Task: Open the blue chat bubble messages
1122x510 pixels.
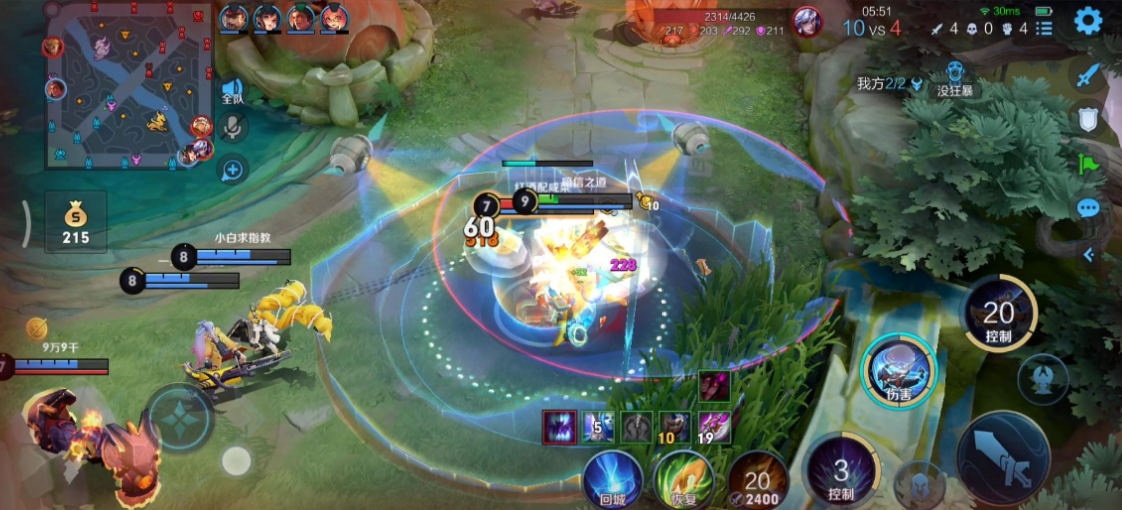Action: (x=1088, y=208)
